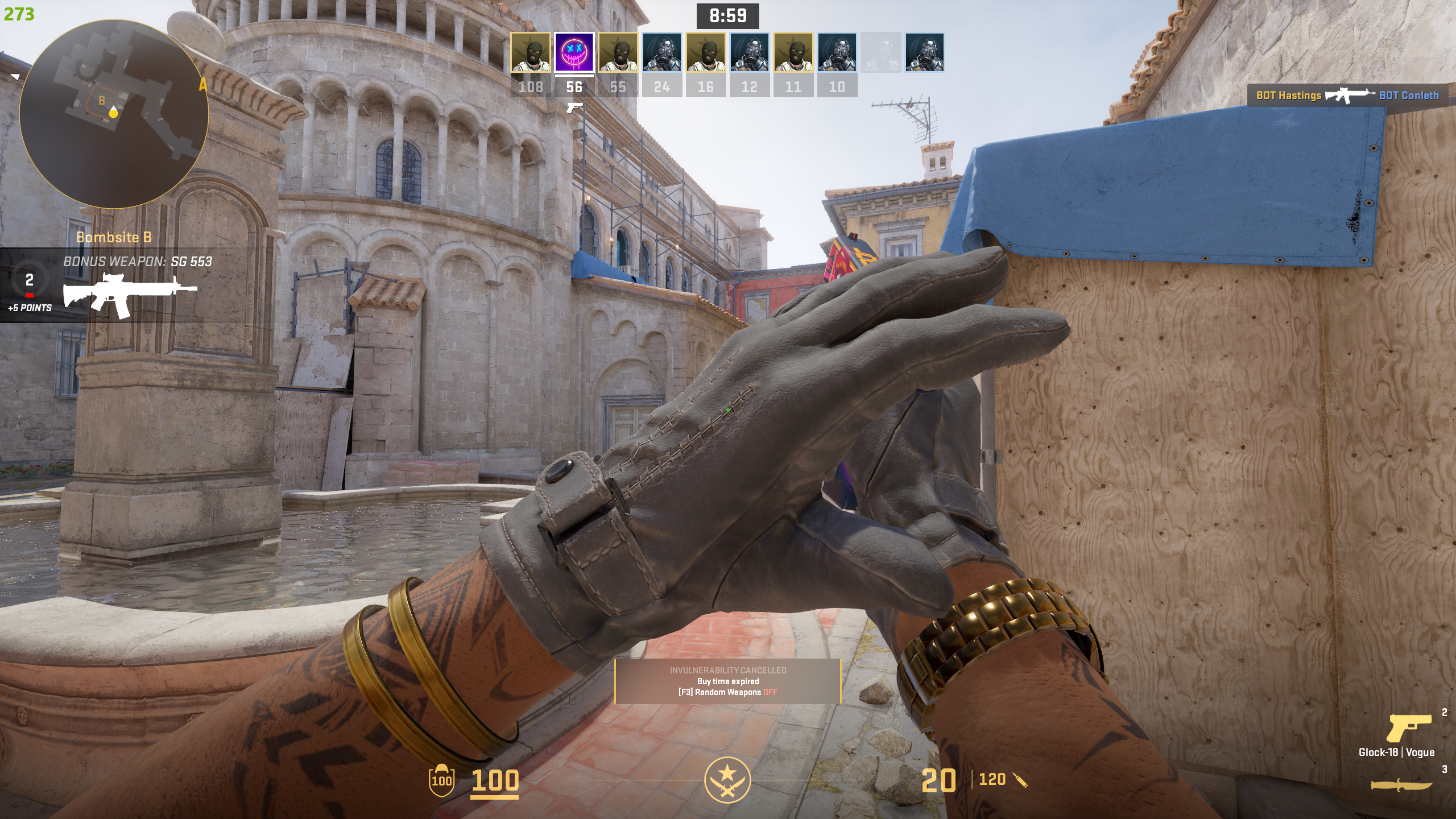The width and height of the screenshot is (1456, 819).
Task: Select the purple neon smiley player avatar
Action: (x=574, y=53)
